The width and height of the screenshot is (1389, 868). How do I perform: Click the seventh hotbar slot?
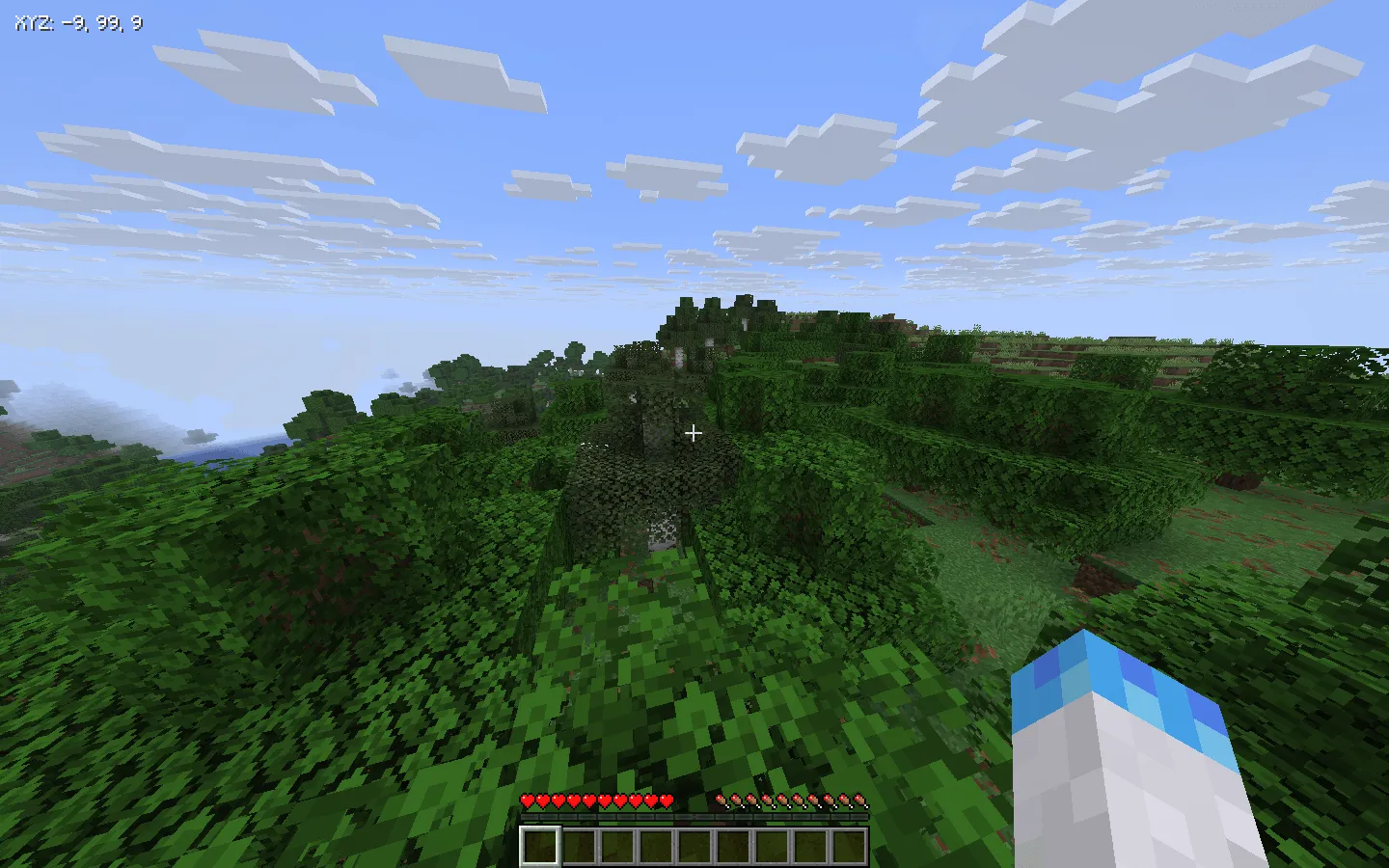coord(772,844)
